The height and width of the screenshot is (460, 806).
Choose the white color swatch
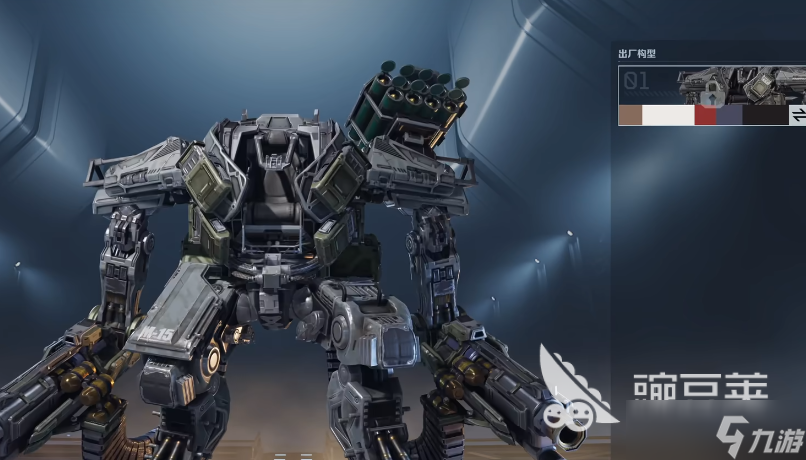coord(668,115)
